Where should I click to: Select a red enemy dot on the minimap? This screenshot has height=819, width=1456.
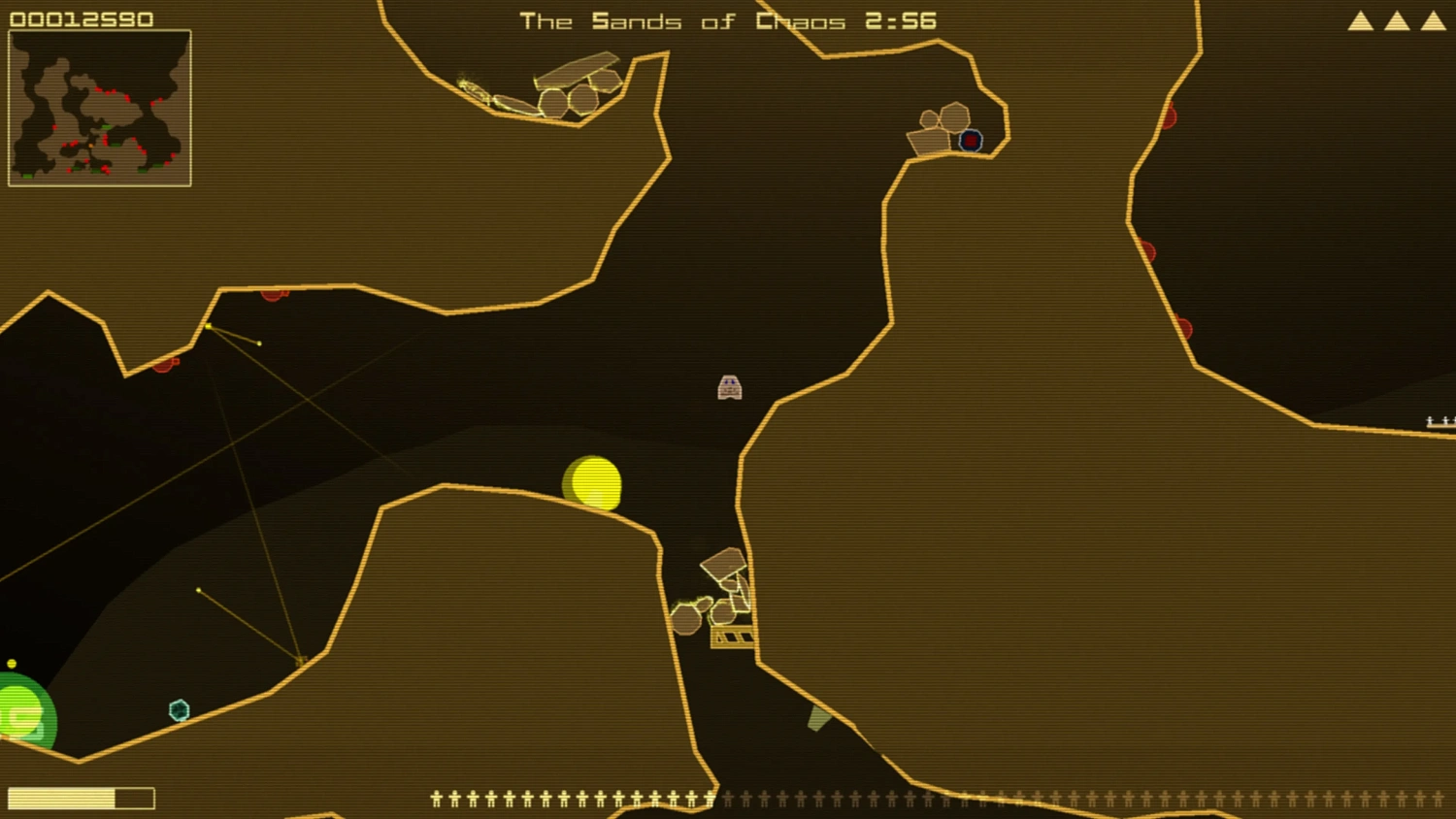[x=54, y=126]
